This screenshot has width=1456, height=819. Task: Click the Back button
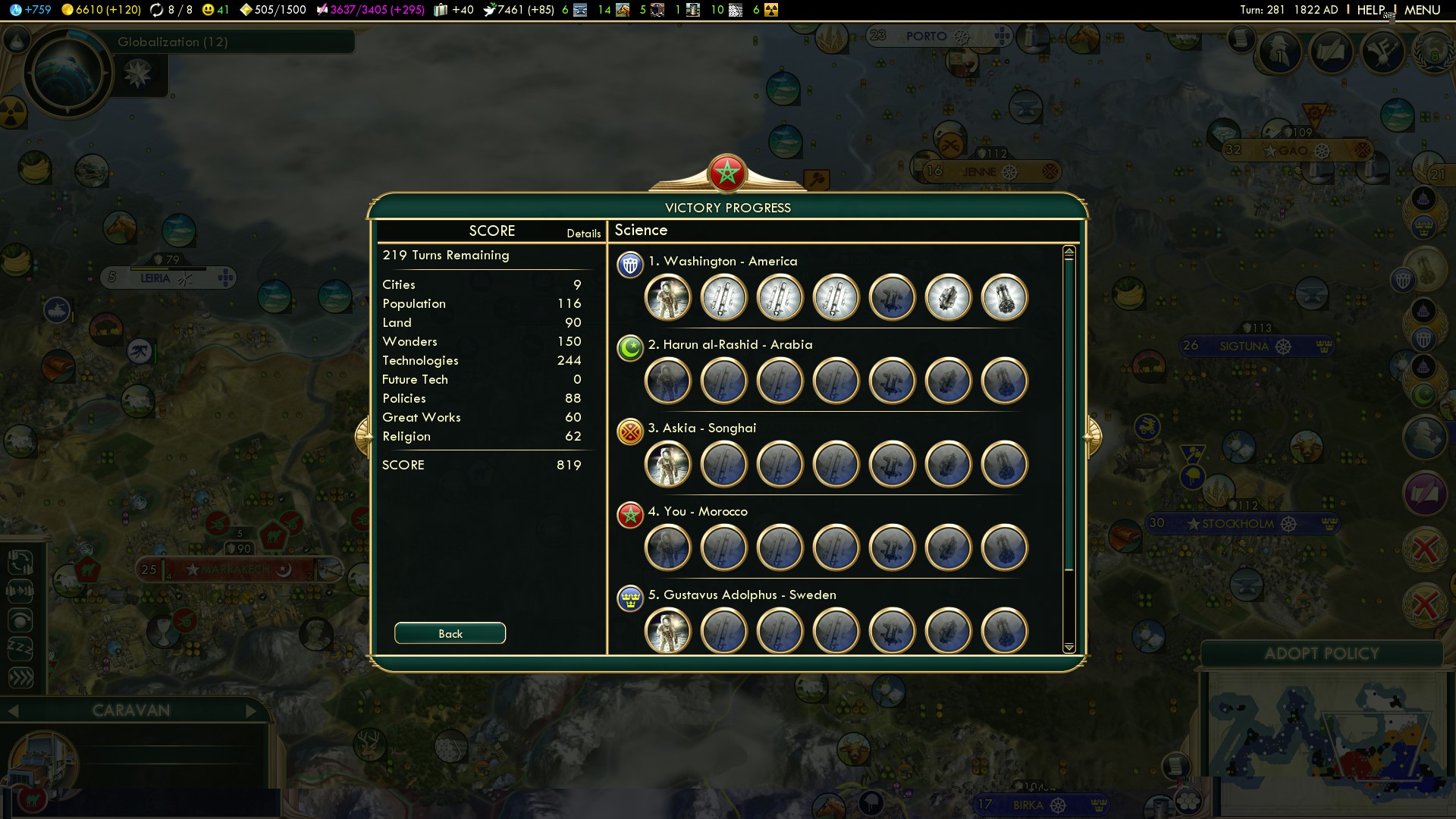click(x=450, y=633)
